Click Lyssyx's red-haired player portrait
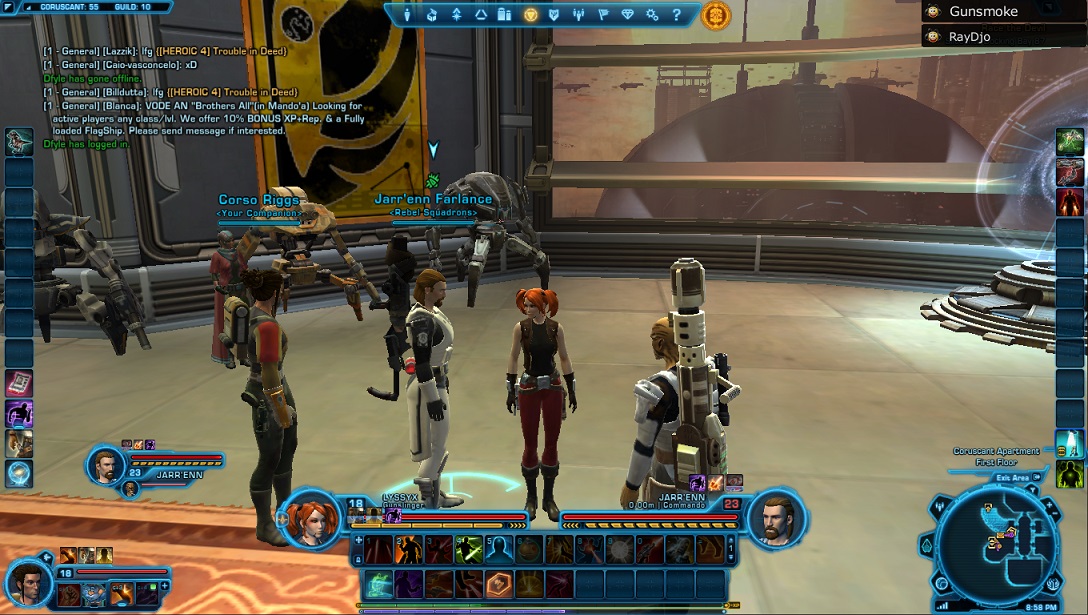The image size is (1088, 615). click(x=311, y=517)
